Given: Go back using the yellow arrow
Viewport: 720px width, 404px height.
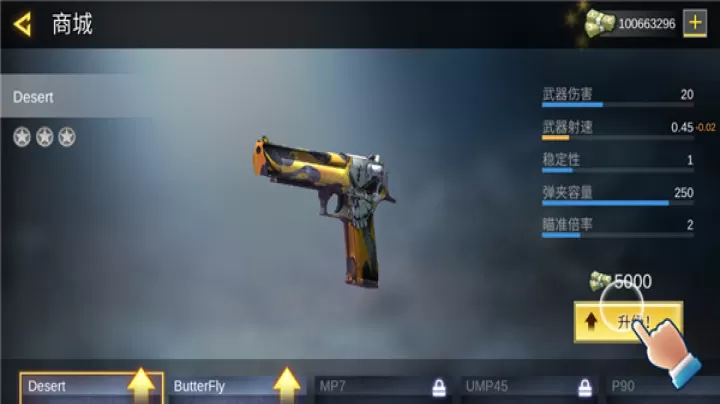Looking at the screenshot, I should (x=22, y=23).
